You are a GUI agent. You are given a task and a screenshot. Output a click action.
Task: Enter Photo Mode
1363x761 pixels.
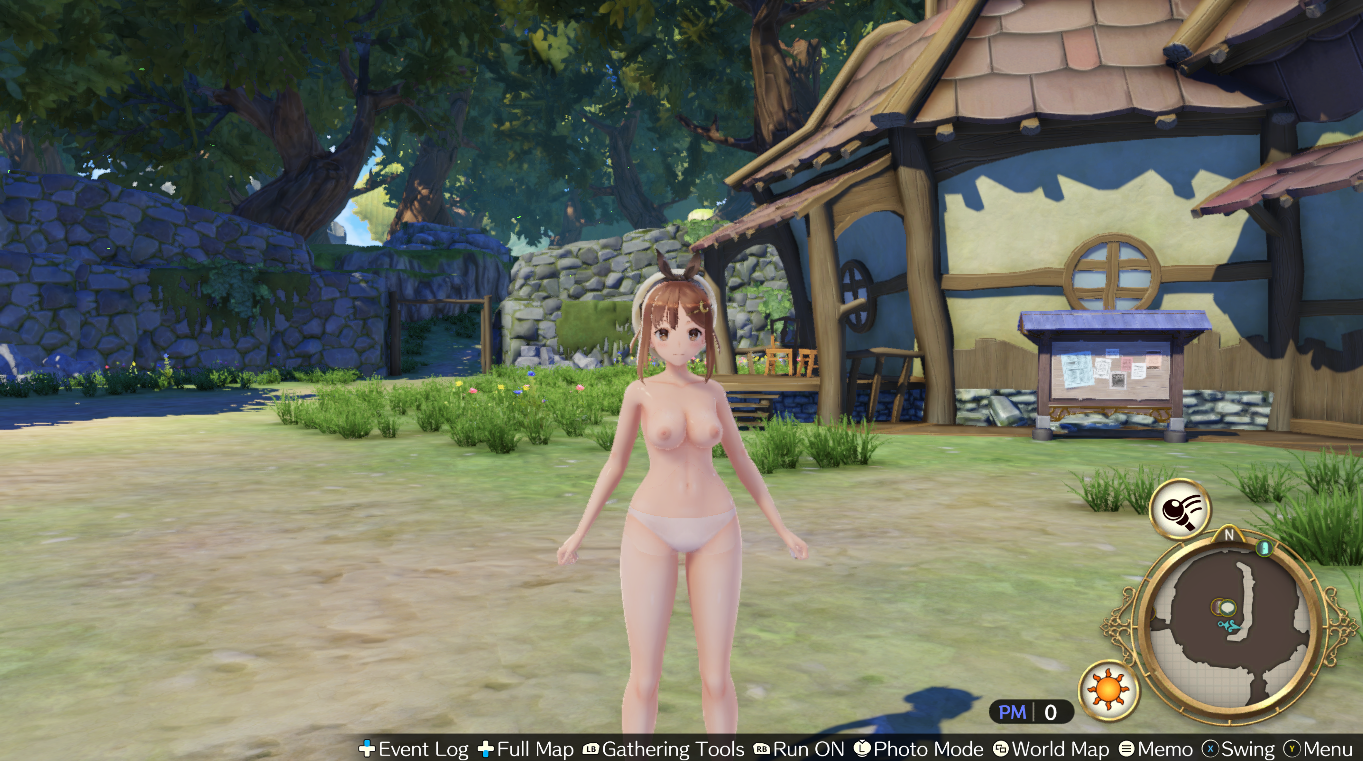coord(918,749)
